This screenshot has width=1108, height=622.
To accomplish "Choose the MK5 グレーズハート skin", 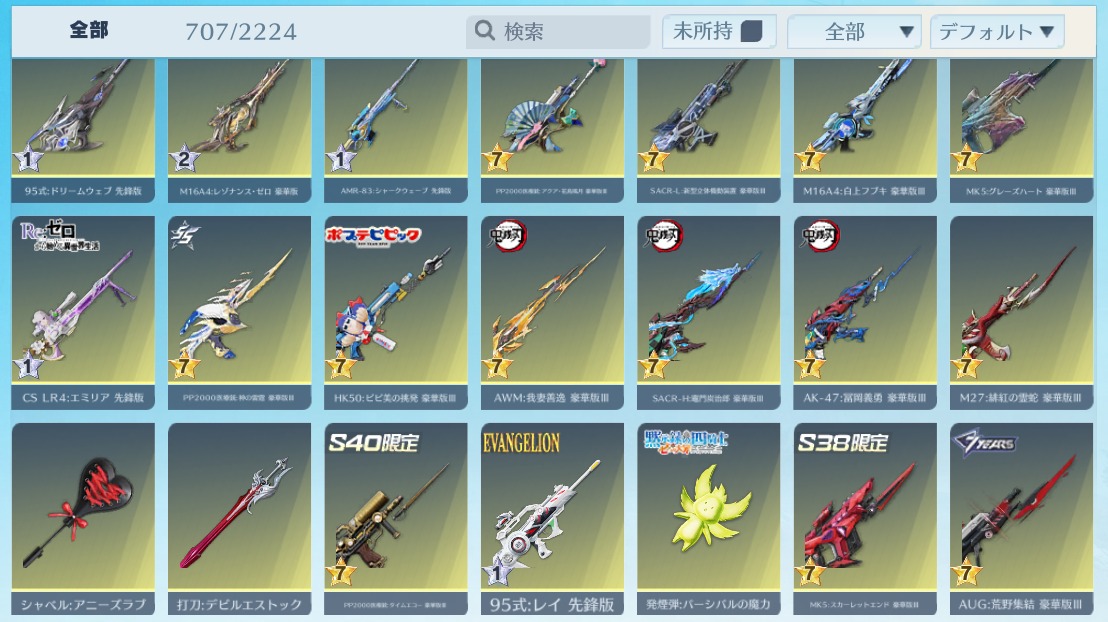I will [1022, 125].
